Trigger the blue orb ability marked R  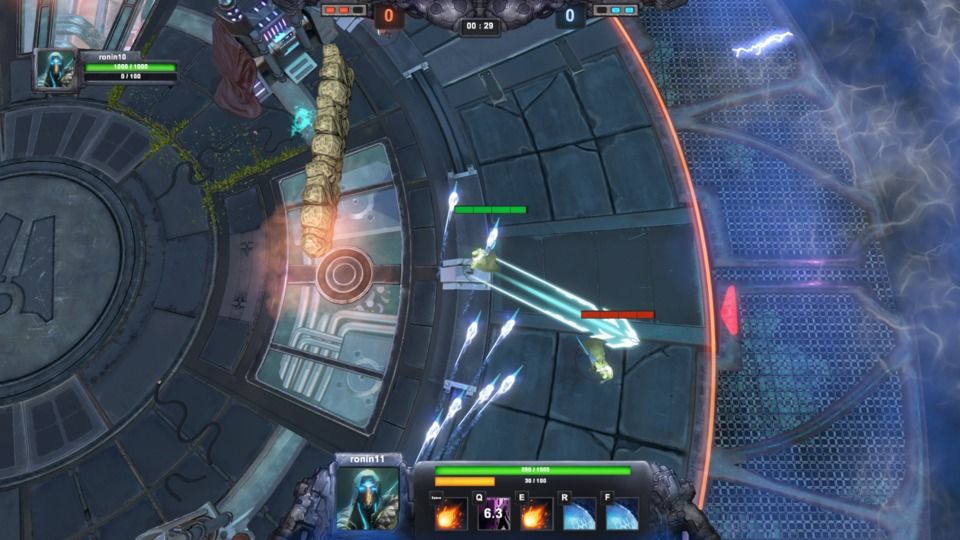[x=579, y=514]
